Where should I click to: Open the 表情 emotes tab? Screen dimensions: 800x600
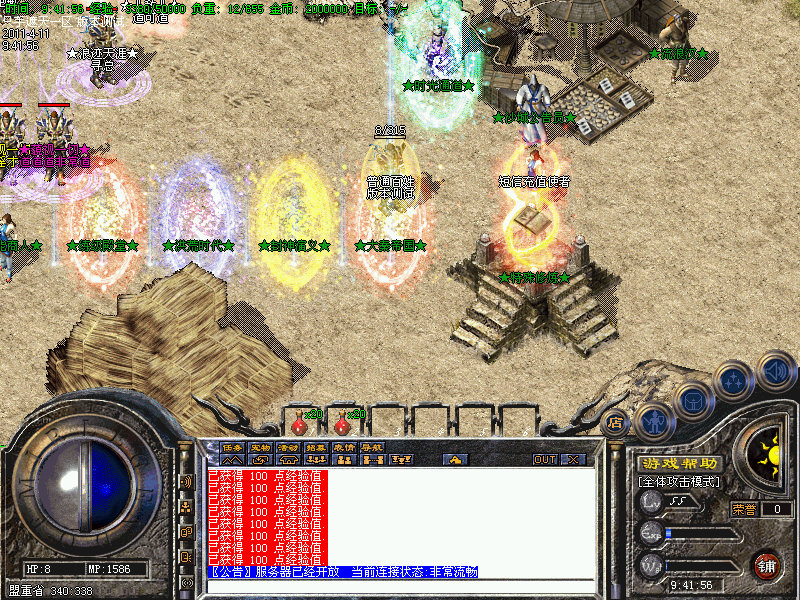tap(344, 447)
